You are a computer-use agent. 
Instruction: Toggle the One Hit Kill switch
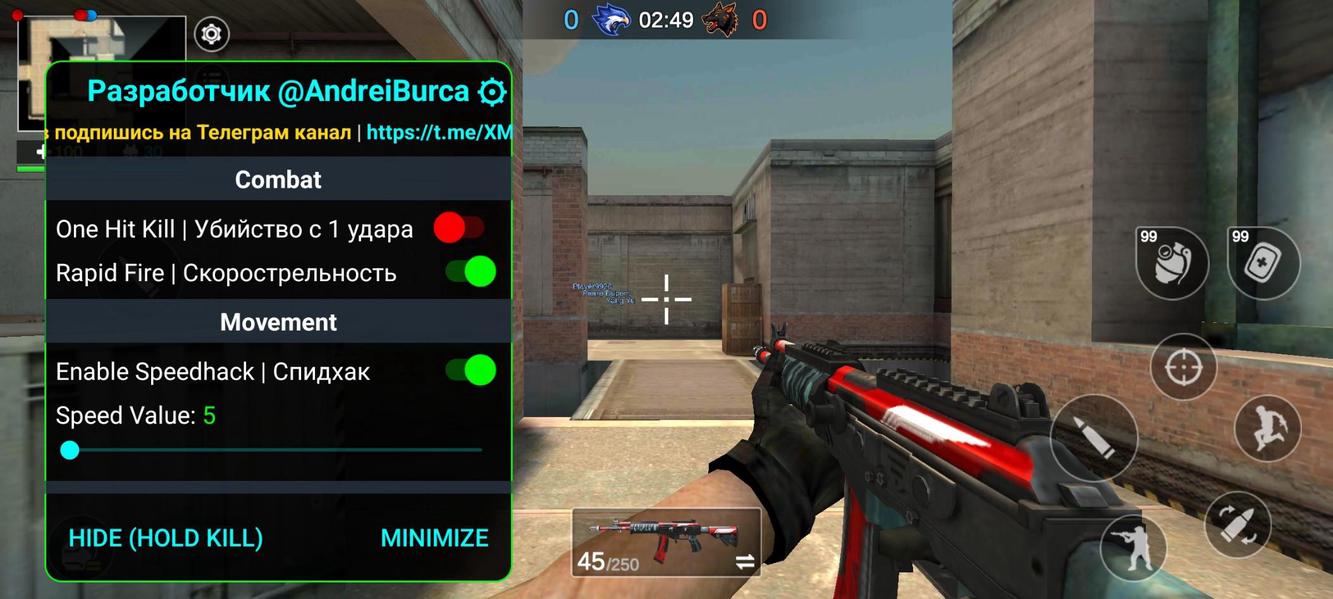click(459, 229)
